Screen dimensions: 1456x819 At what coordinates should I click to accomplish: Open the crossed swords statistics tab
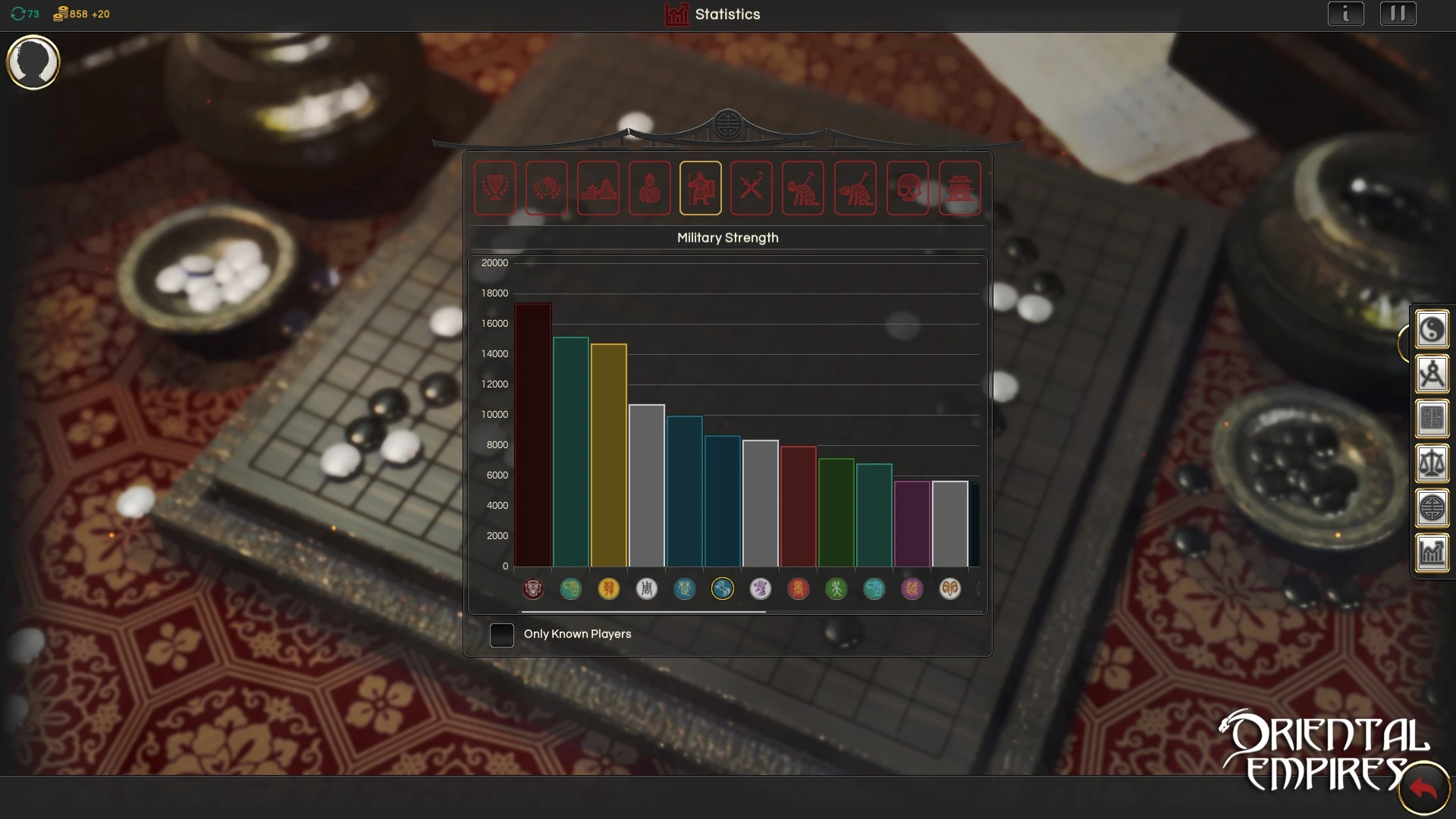(751, 188)
